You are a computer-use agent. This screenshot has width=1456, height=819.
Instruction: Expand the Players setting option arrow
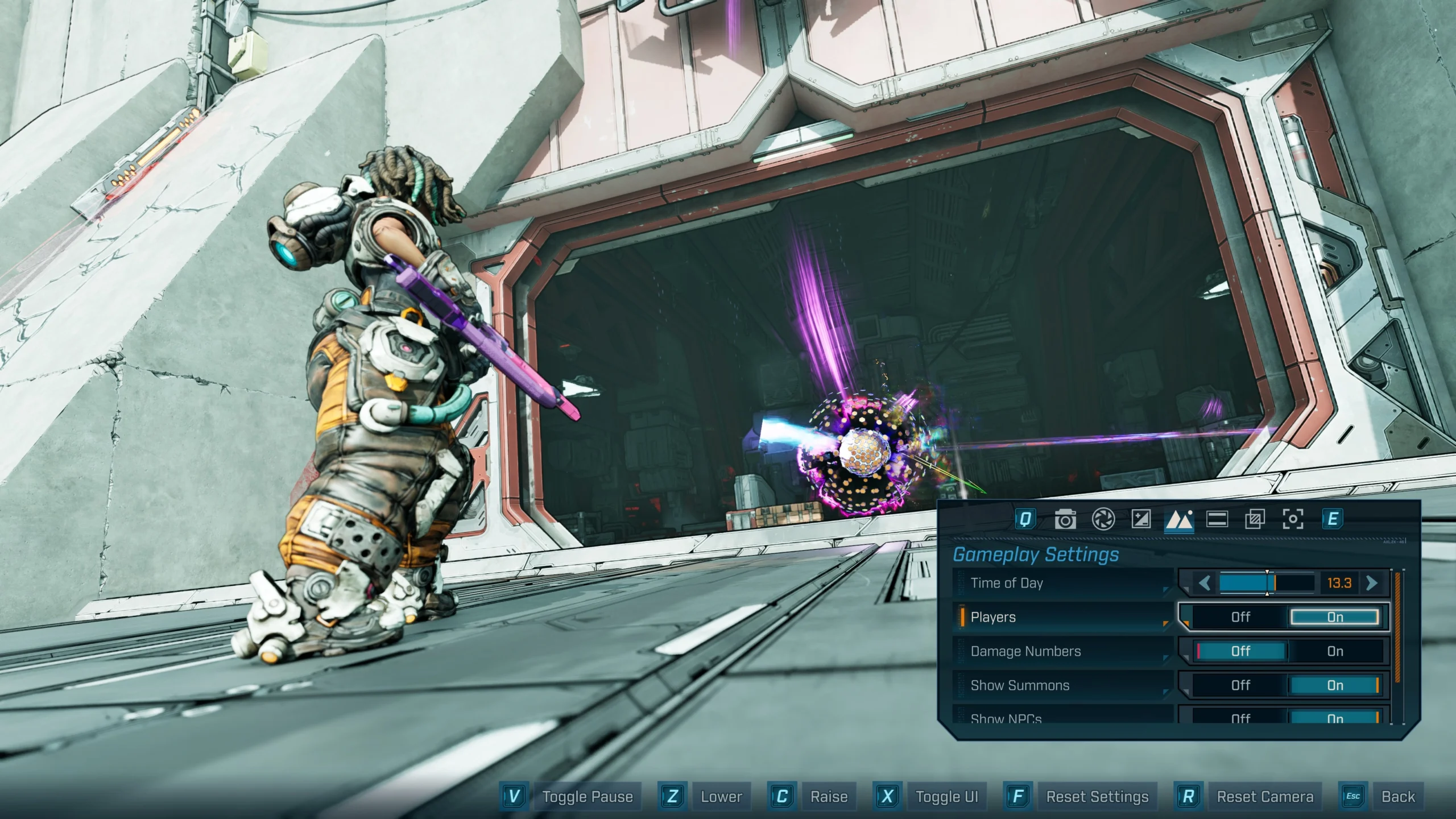[1166, 623]
